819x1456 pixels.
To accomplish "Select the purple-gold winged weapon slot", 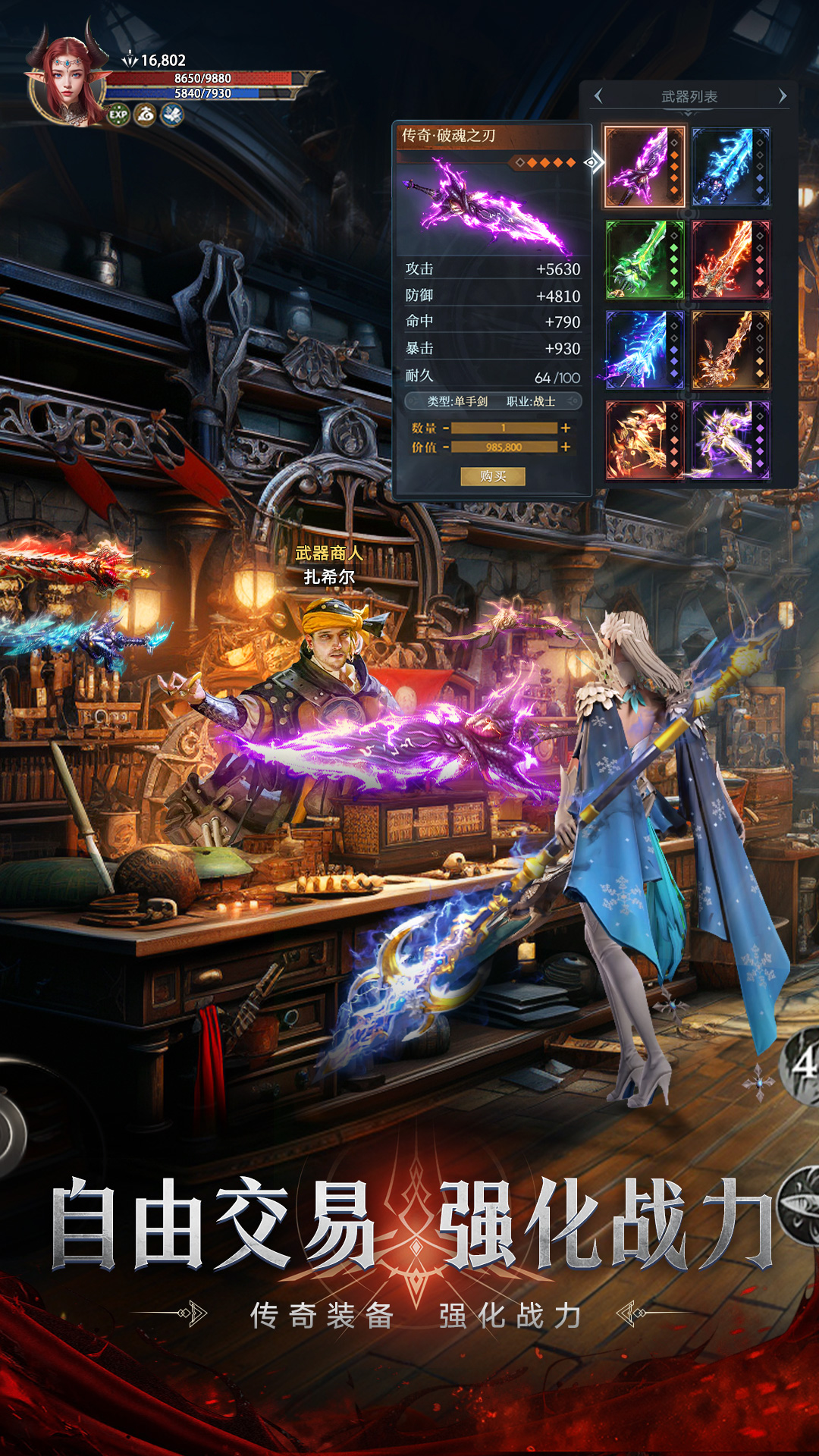I will [730, 440].
